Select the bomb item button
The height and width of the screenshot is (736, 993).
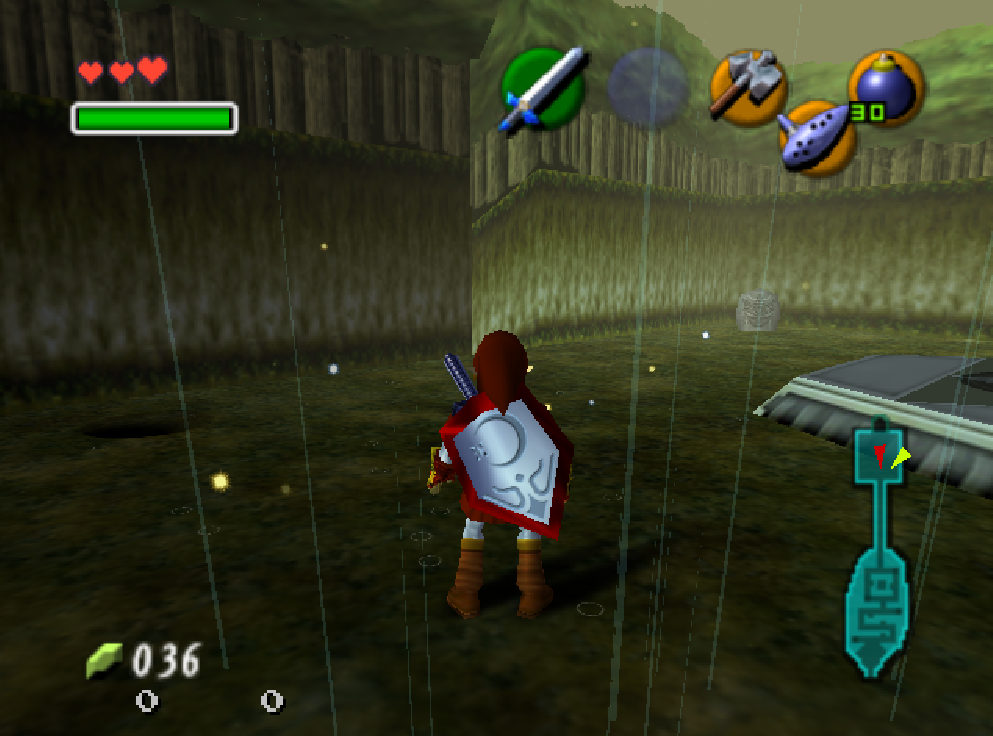[x=886, y=88]
